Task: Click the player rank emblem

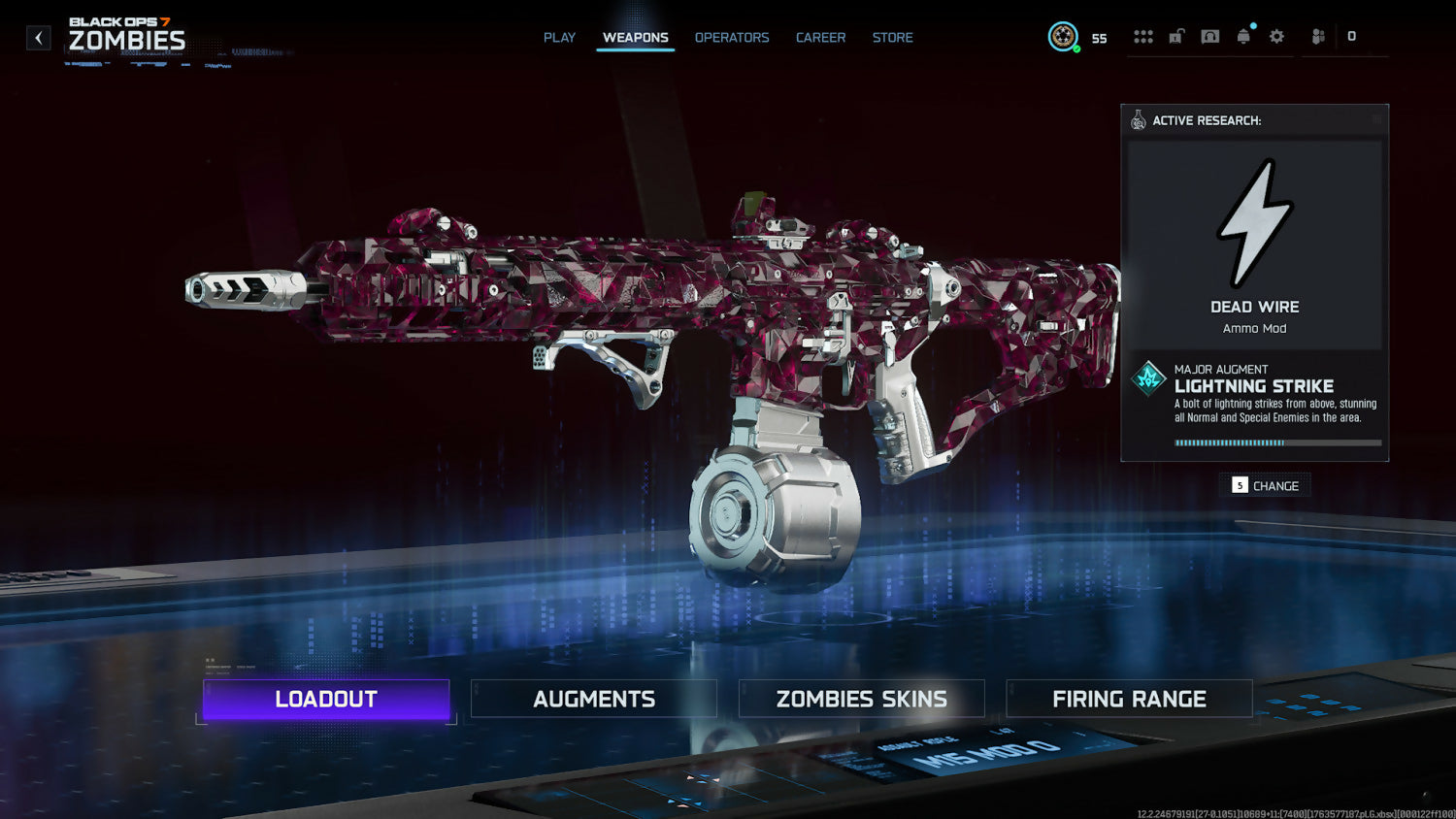Action: click(x=1063, y=37)
